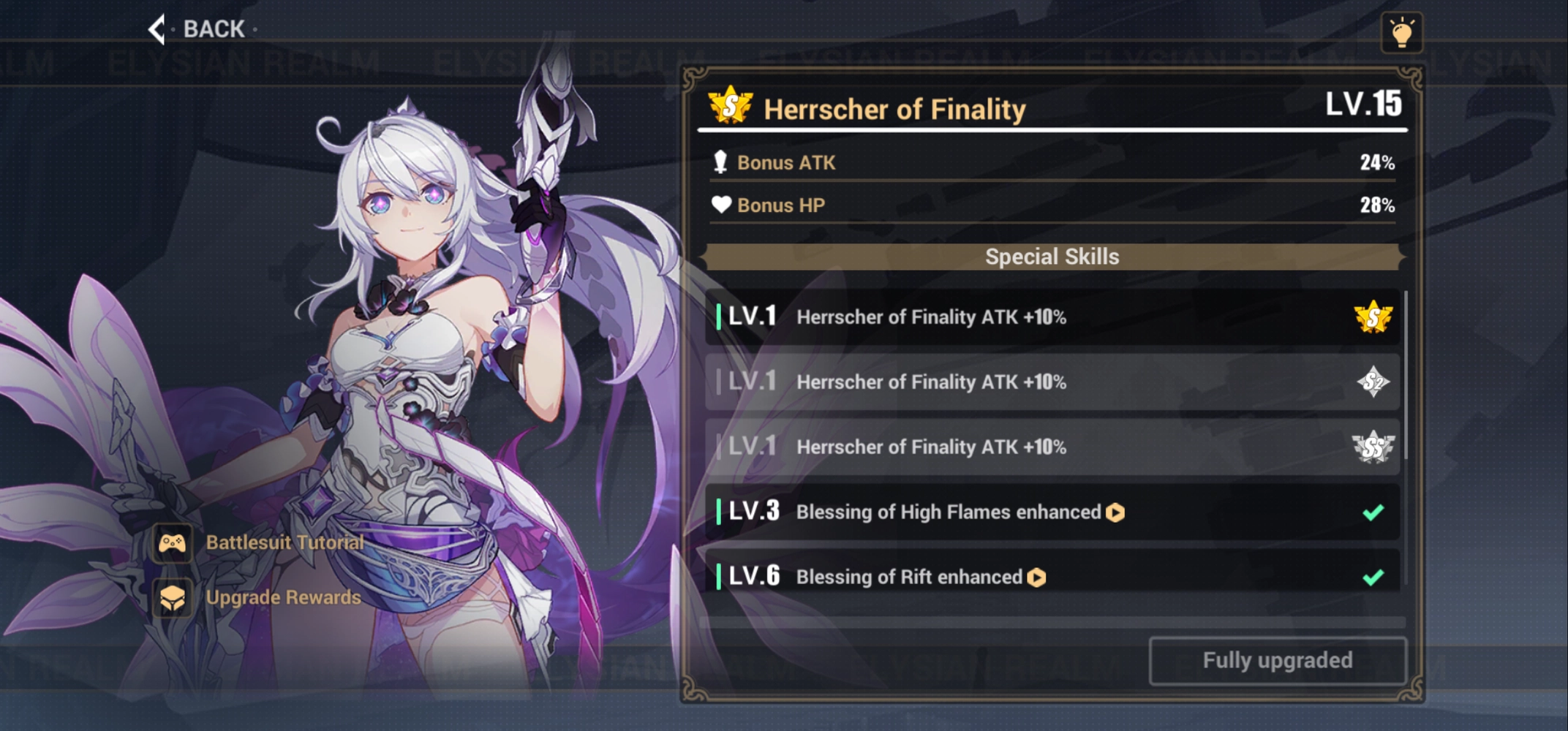Click the S rank star beside Herrscher of Finality
Screen dimensions: 1568x731
coord(731,108)
